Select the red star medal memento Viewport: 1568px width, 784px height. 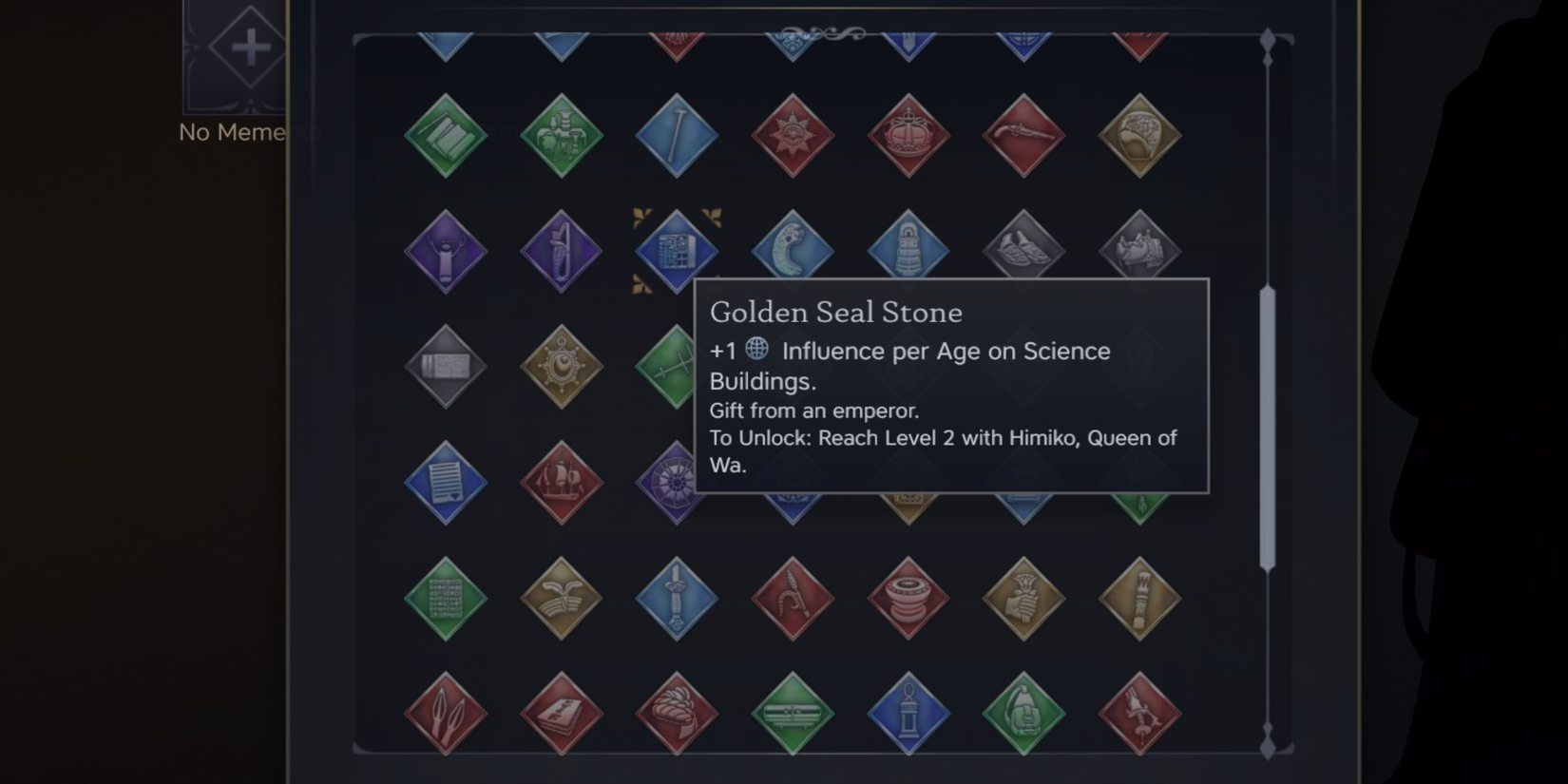click(793, 133)
